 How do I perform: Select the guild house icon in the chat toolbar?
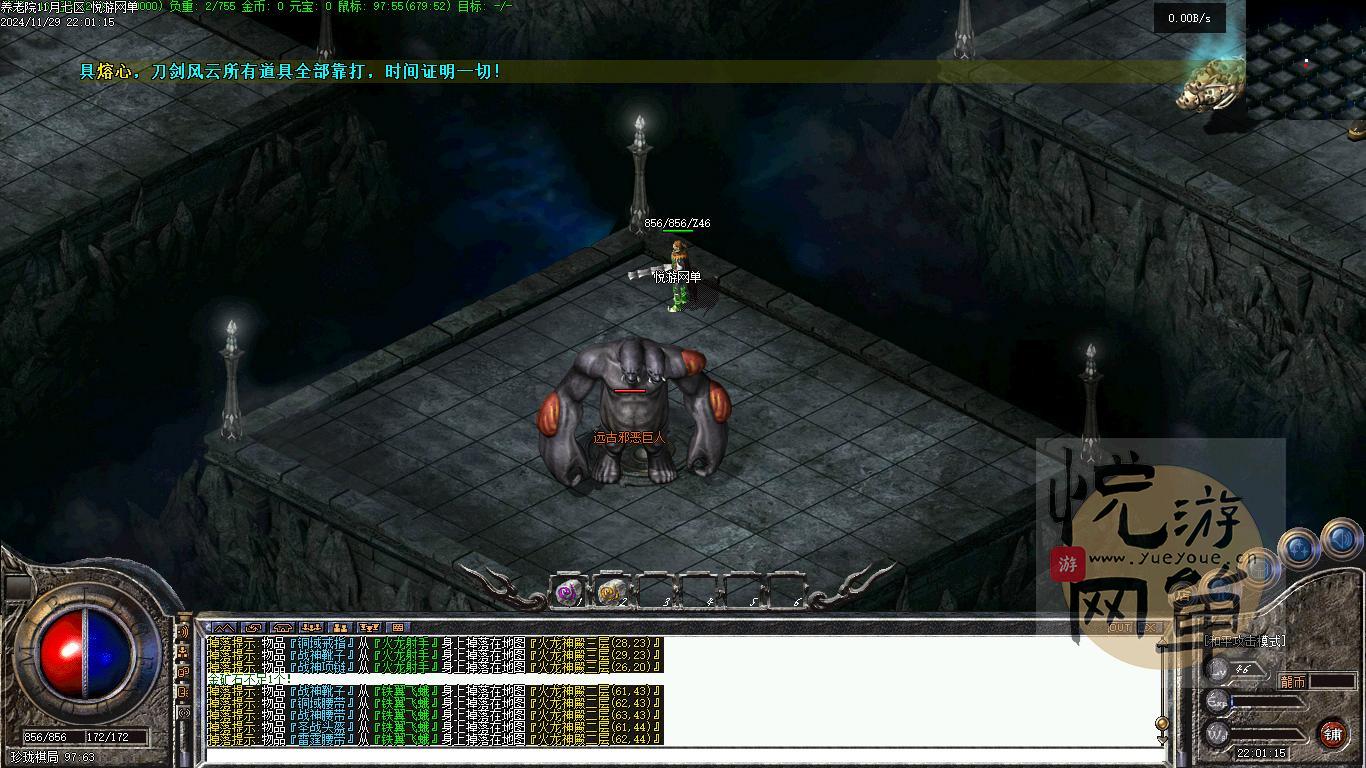[283, 627]
